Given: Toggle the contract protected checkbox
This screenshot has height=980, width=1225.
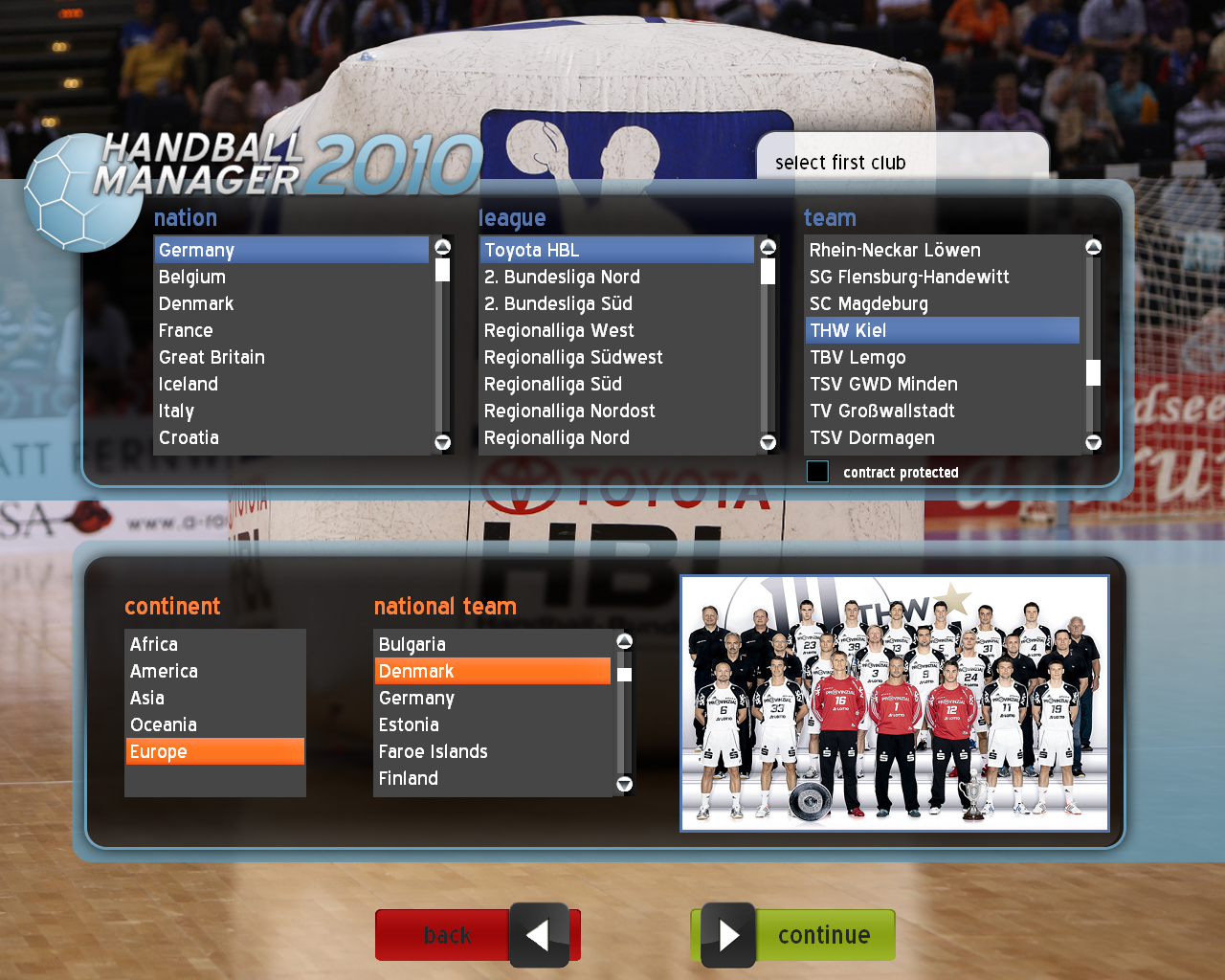Looking at the screenshot, I should click(x=817, y=472).
